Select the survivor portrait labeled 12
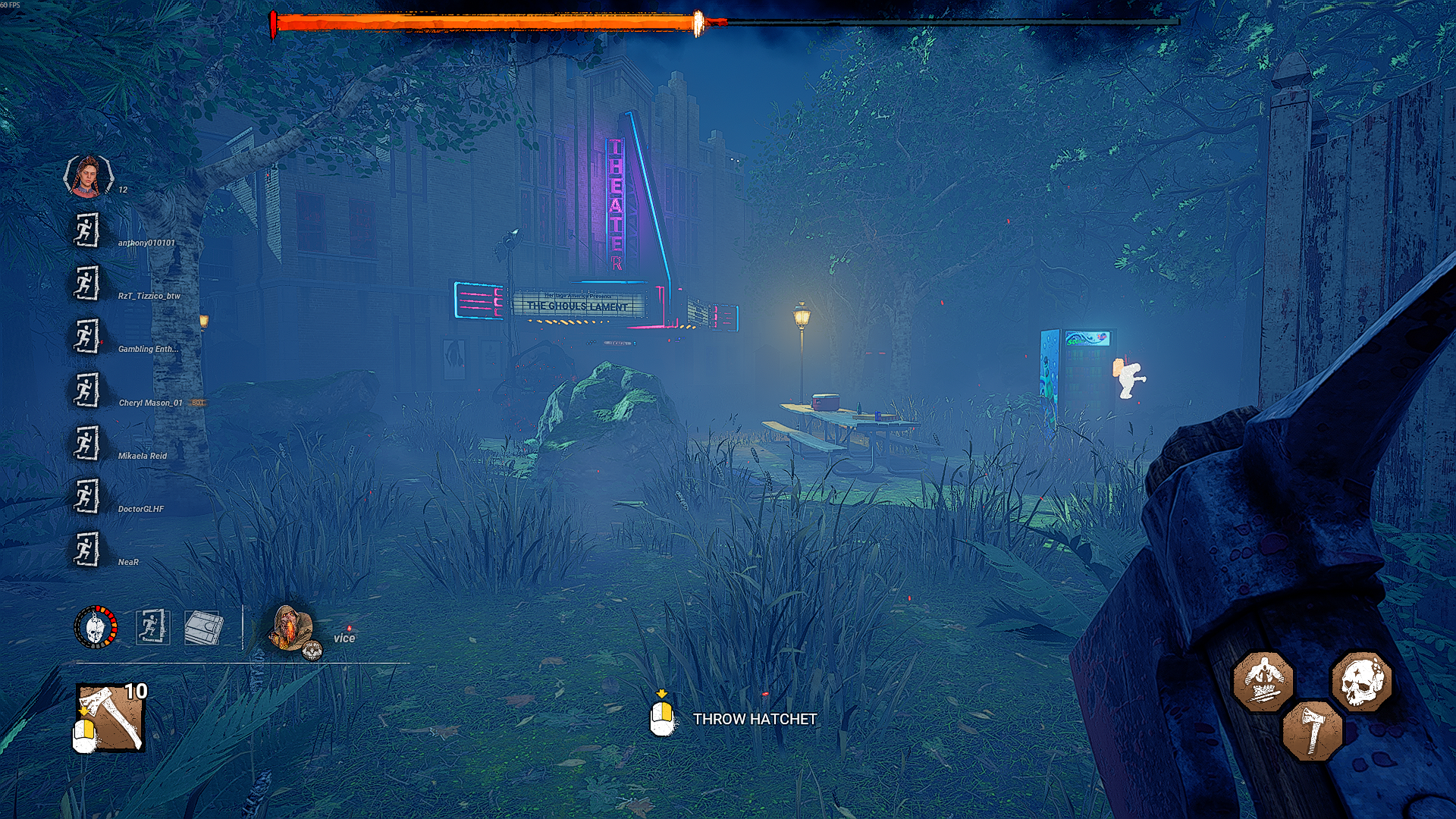 point(89,176)
